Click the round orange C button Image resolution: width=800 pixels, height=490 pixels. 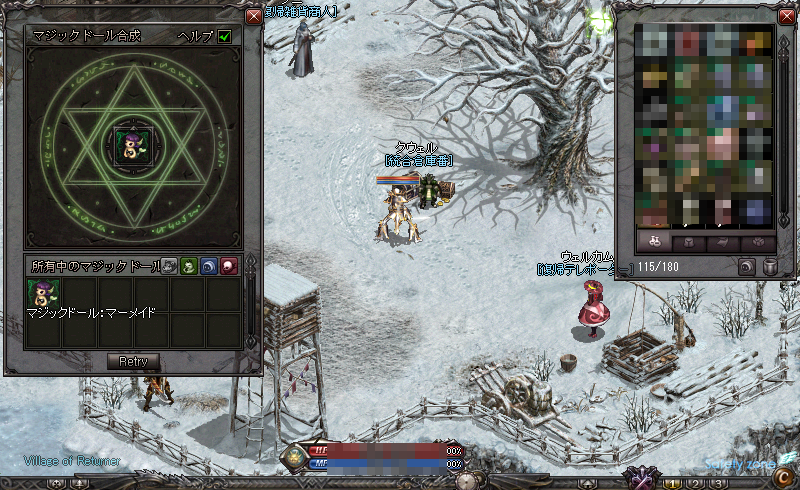(x=782, y=476)
